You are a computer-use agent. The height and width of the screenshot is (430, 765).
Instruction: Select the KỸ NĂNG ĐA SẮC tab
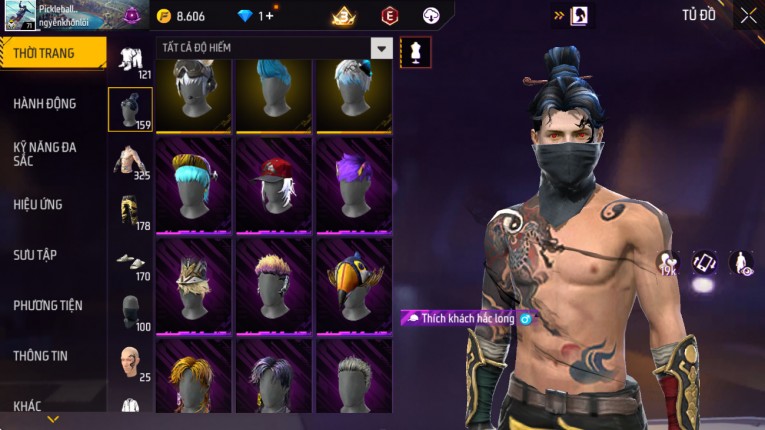[45, 153]
